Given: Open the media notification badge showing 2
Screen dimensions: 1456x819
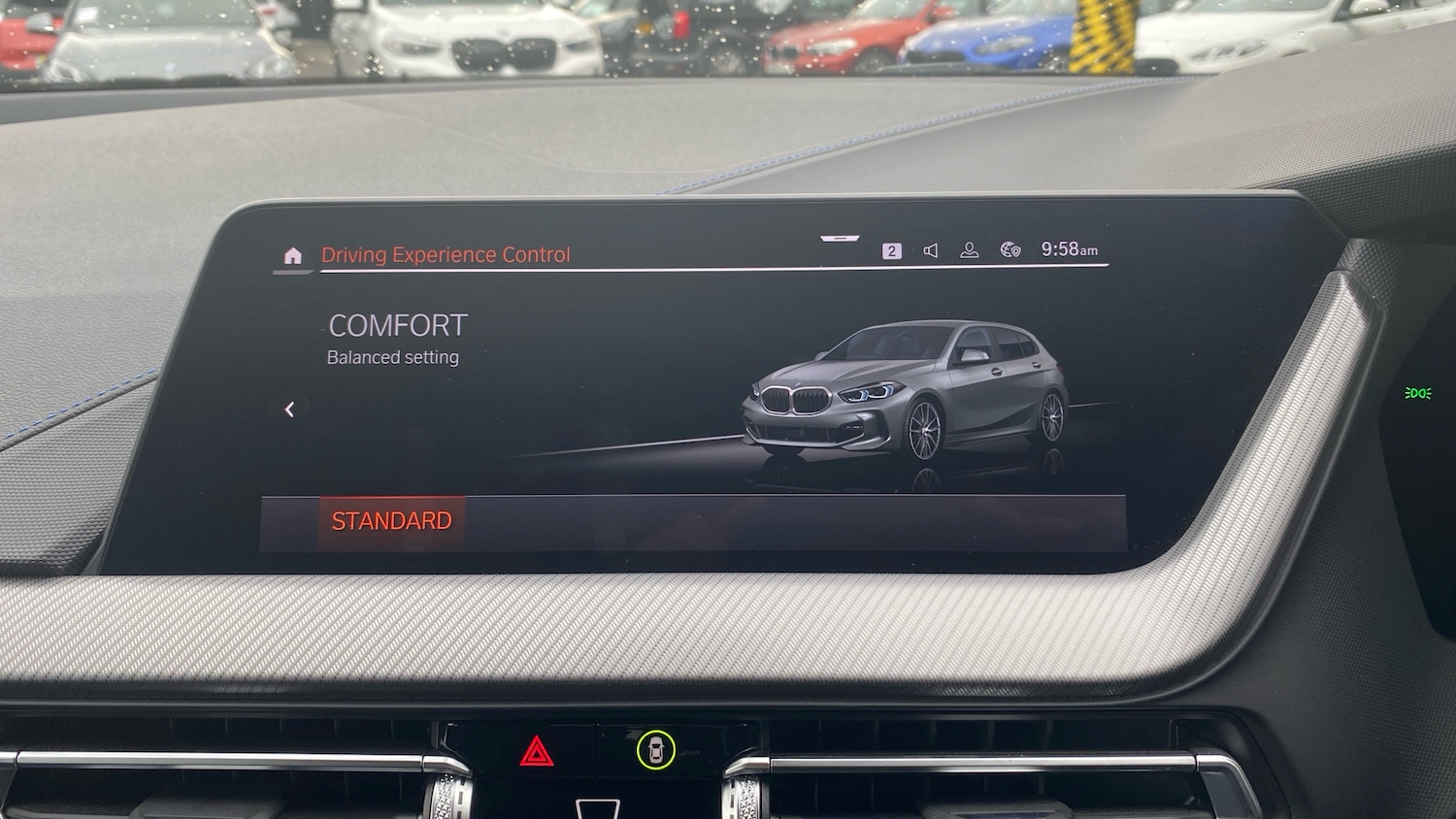Looking at the screenshot, I should click(891, 249).
